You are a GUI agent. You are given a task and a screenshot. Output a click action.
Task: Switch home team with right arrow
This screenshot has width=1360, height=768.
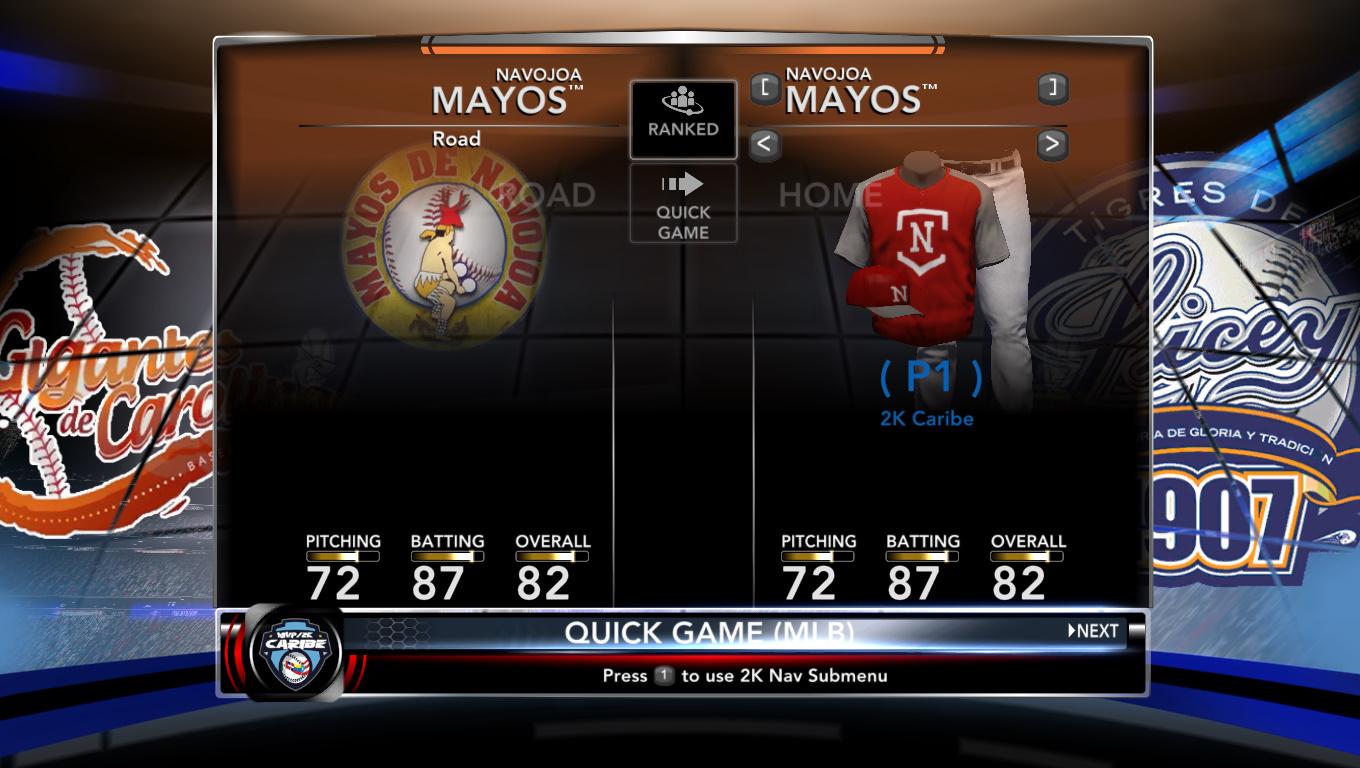click(x=1051, y=145)
